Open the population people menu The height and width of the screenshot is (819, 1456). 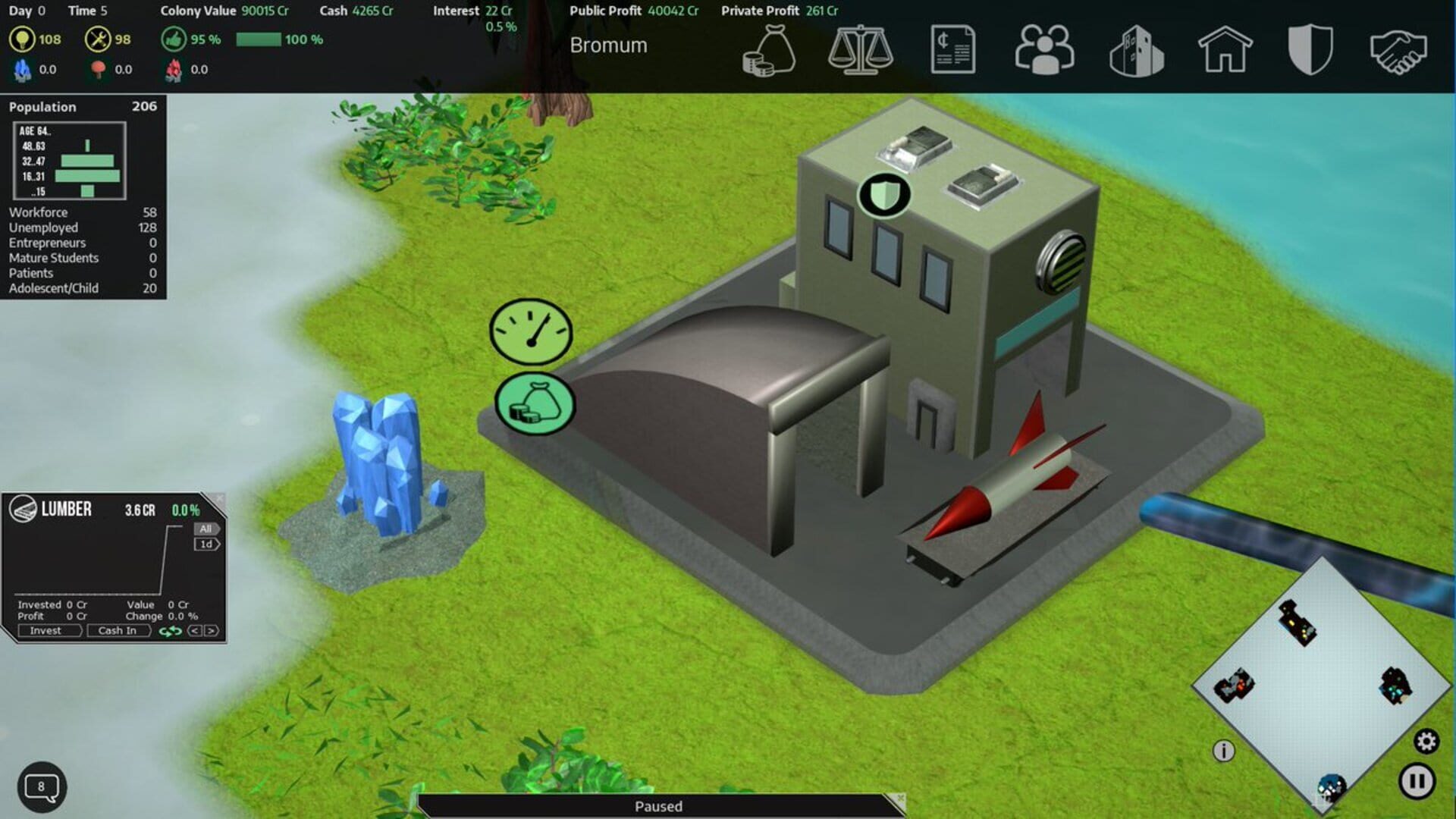tap(1044, 50)
